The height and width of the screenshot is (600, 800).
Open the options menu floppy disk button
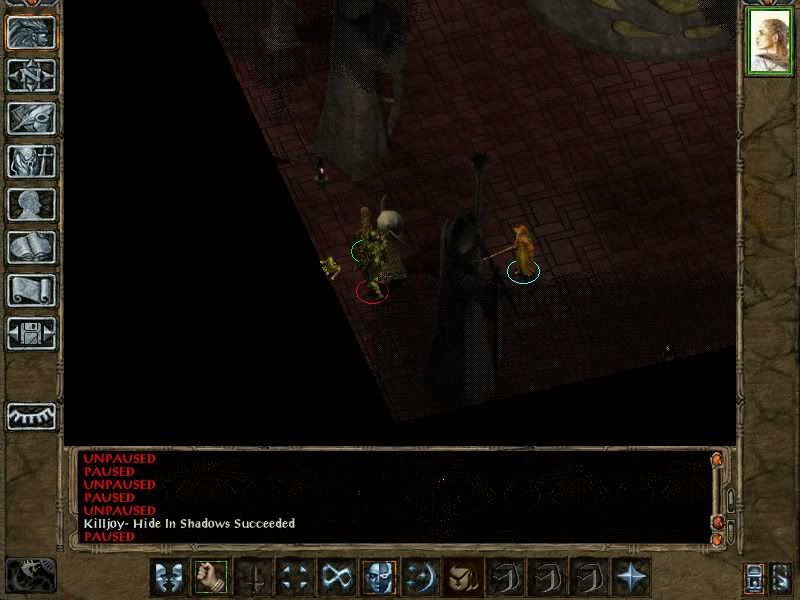[31, 333]
